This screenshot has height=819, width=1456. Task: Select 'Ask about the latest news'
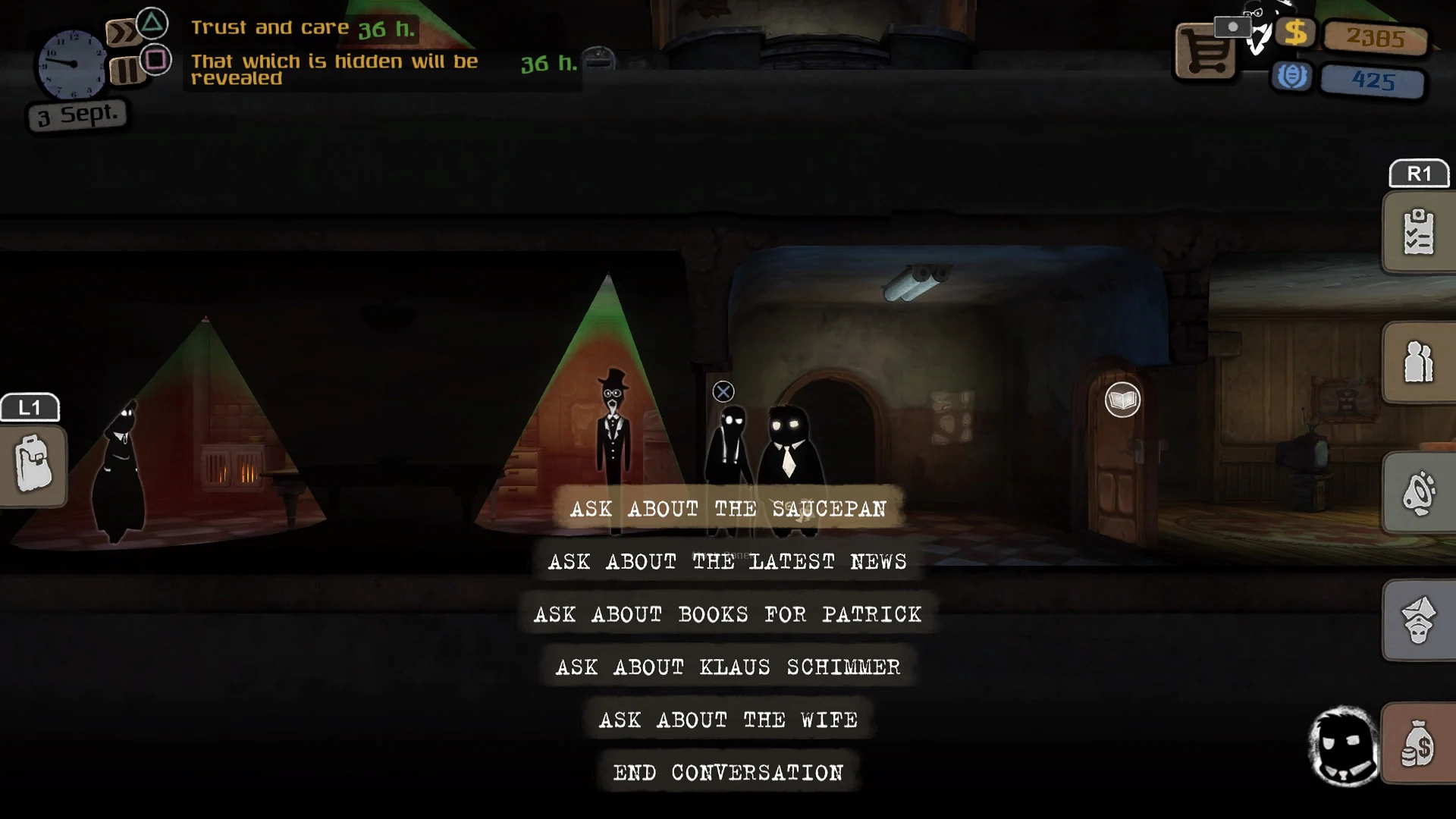[x=728, y=562]
